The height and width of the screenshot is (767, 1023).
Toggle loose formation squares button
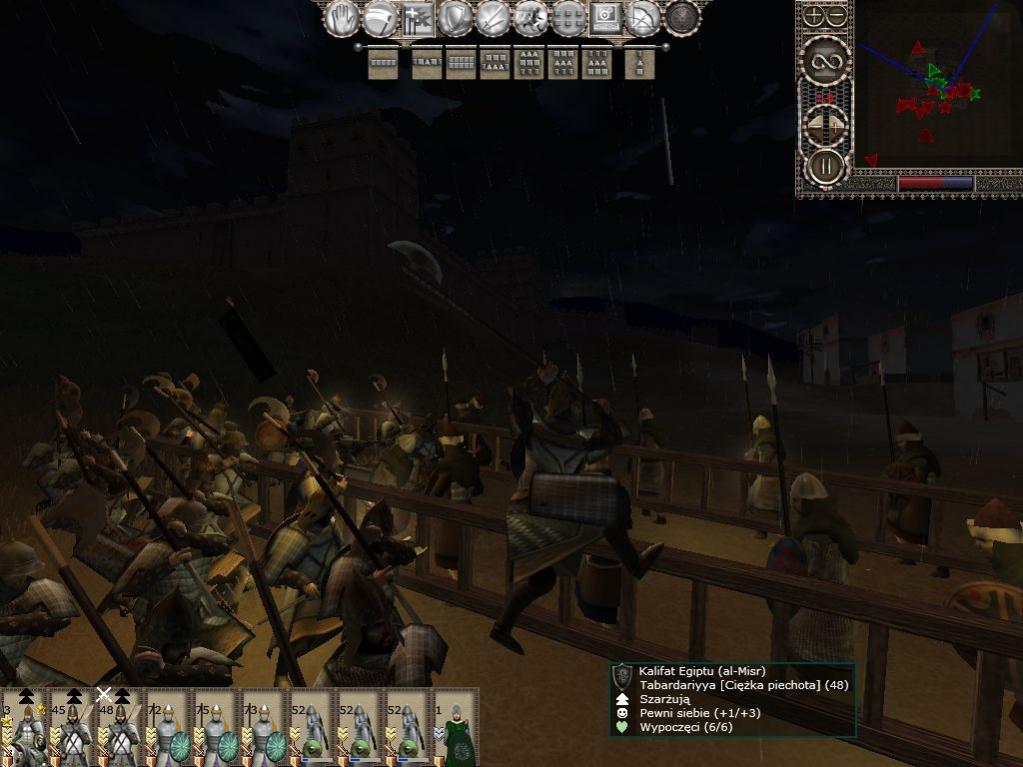(568, 17)
